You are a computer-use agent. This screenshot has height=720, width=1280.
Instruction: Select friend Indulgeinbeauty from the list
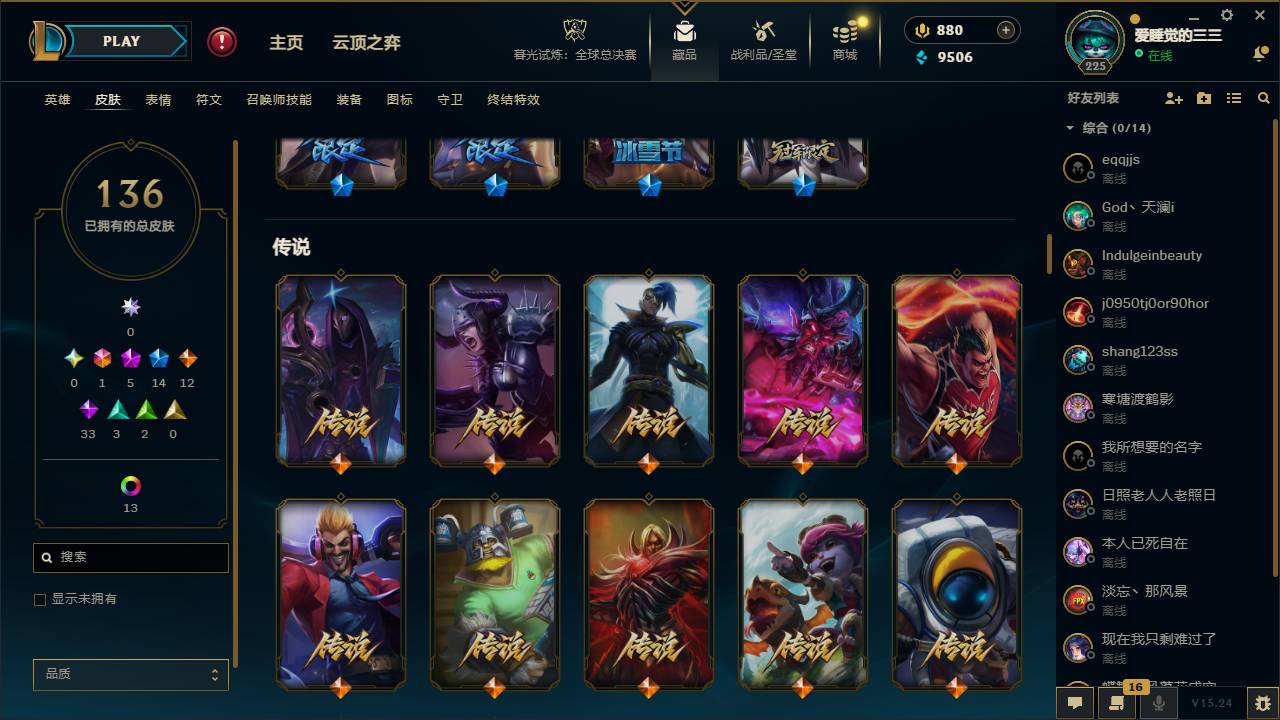click(1151, 261)
